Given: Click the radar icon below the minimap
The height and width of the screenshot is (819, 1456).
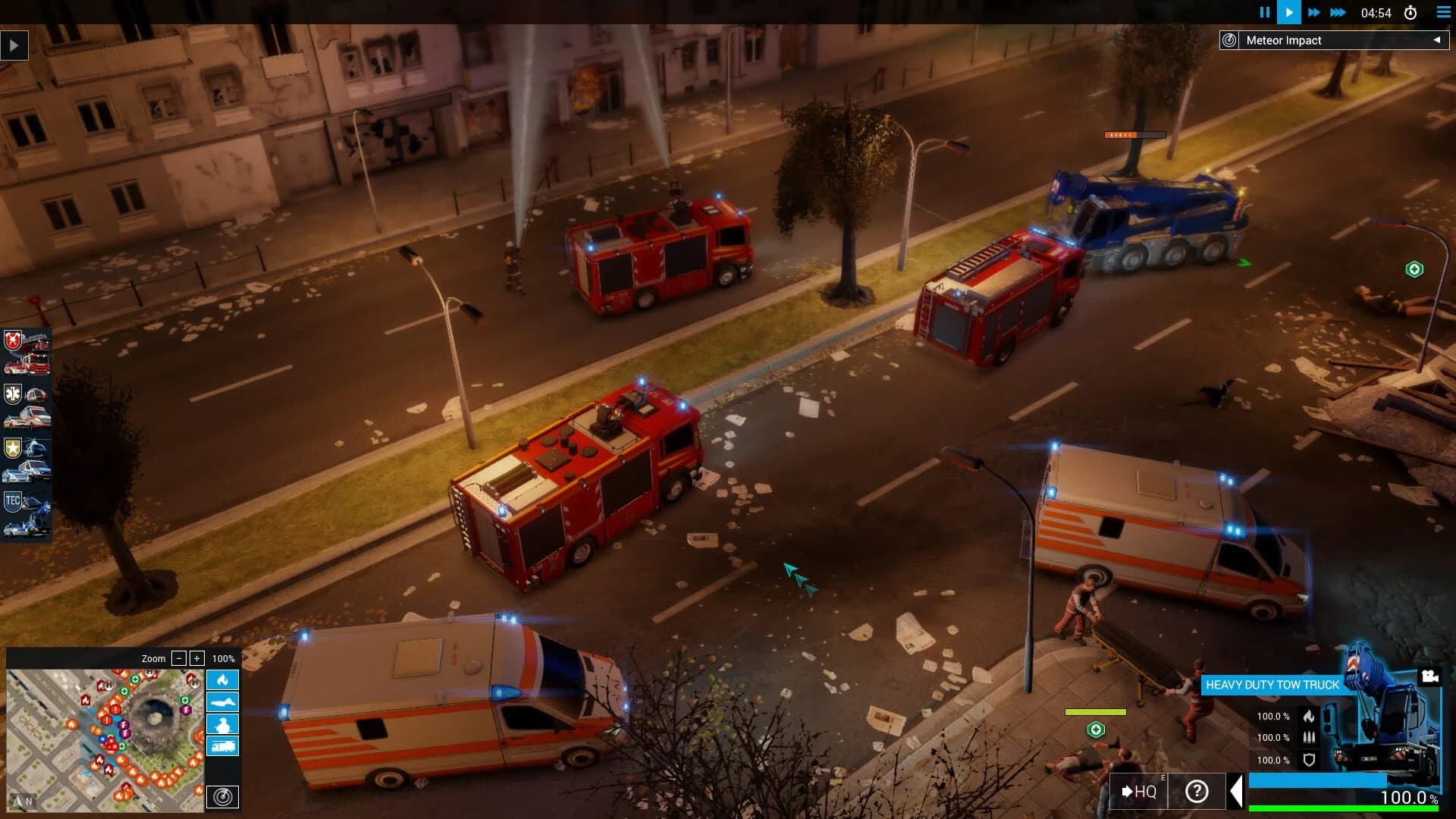Looking at the screenshot, I should click(223, 797).
